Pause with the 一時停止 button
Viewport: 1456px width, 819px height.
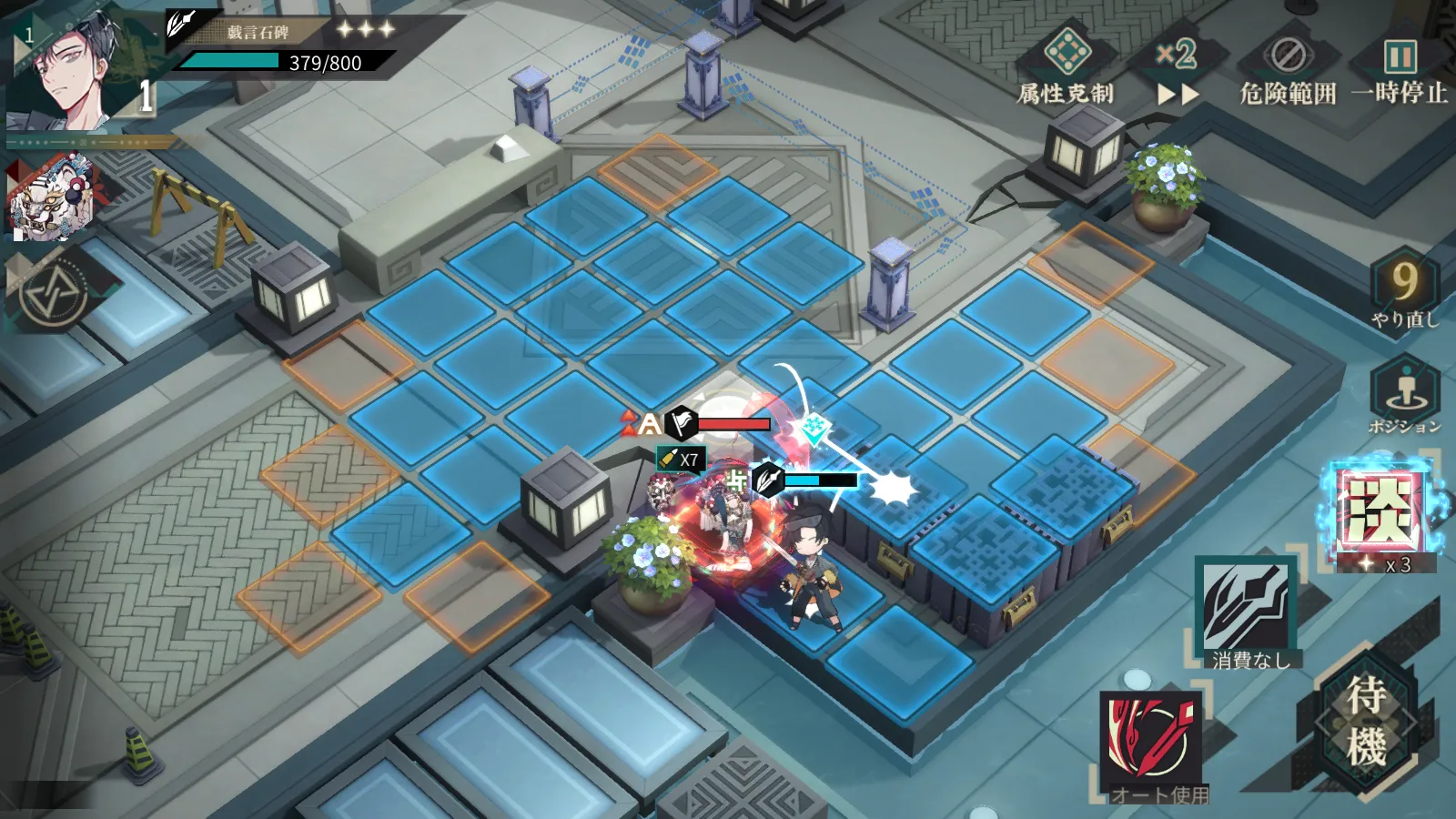coord(1399,69)
